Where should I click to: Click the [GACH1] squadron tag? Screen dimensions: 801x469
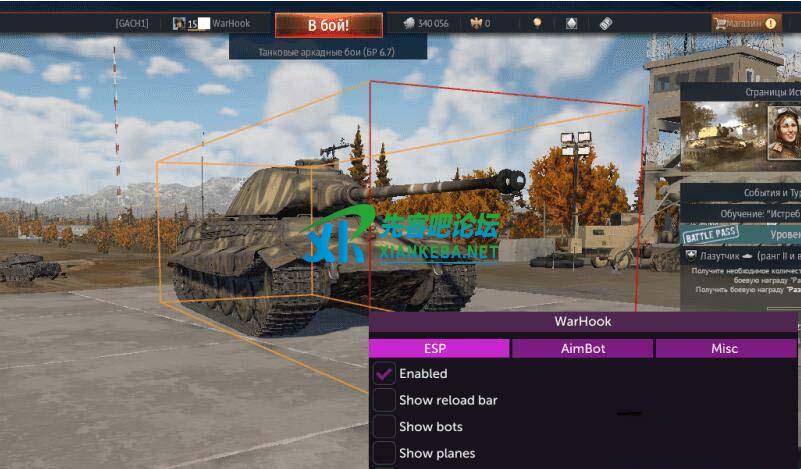132,23
